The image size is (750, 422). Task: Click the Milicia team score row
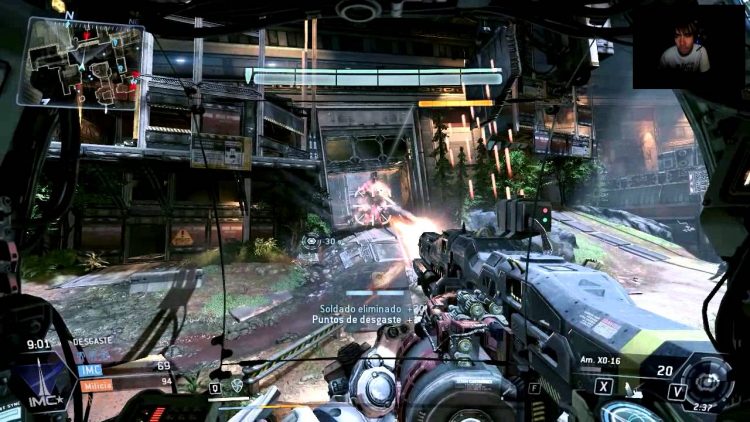(x=122, y=383)
